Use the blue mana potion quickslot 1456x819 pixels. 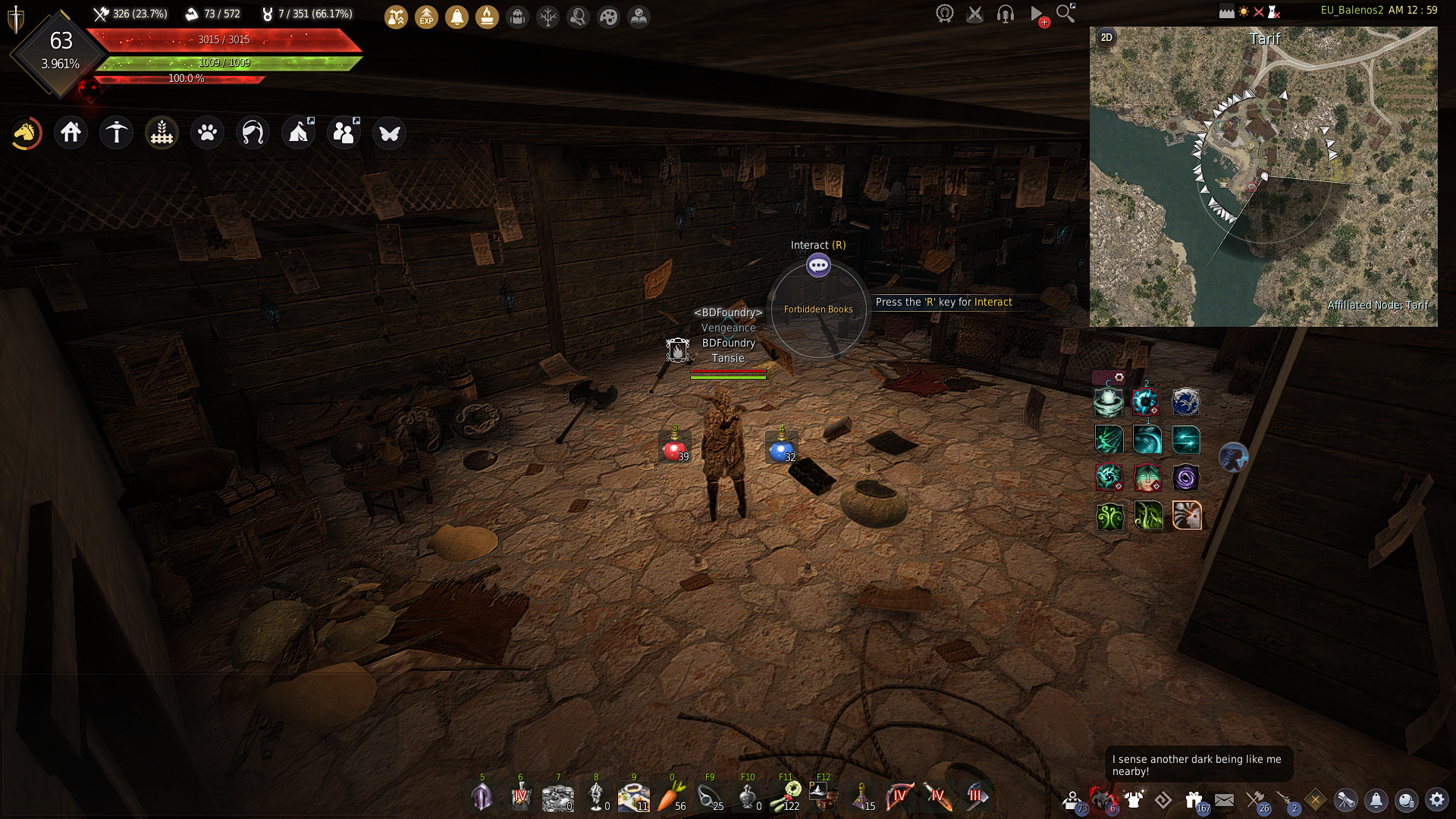(781, 448)
